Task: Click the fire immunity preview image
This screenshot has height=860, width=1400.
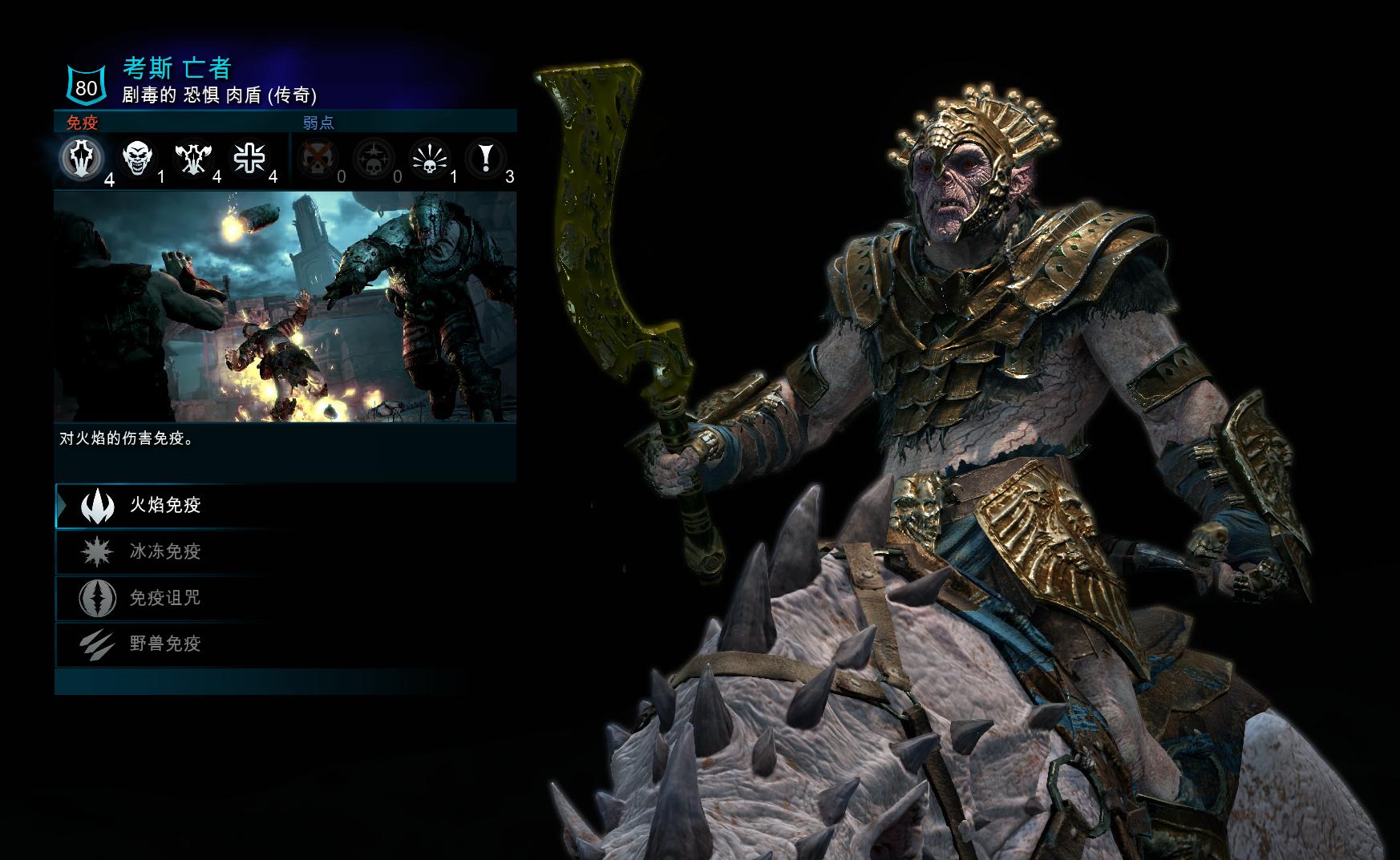Action: point(285,307)
